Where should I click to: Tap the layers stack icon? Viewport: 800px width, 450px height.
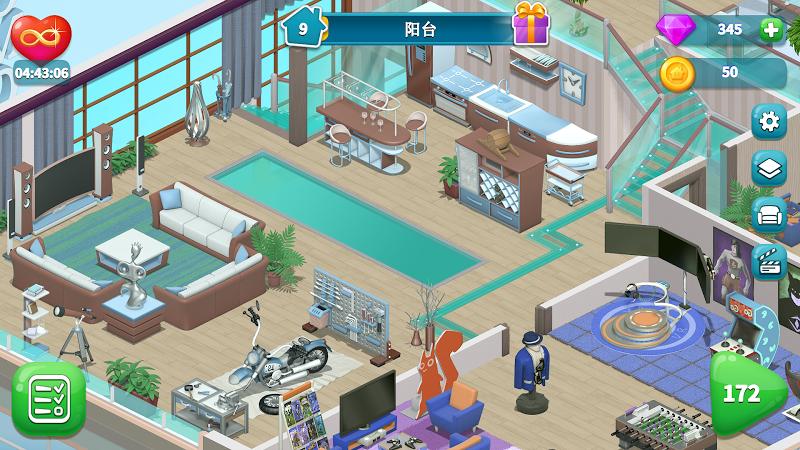[769, 169]
